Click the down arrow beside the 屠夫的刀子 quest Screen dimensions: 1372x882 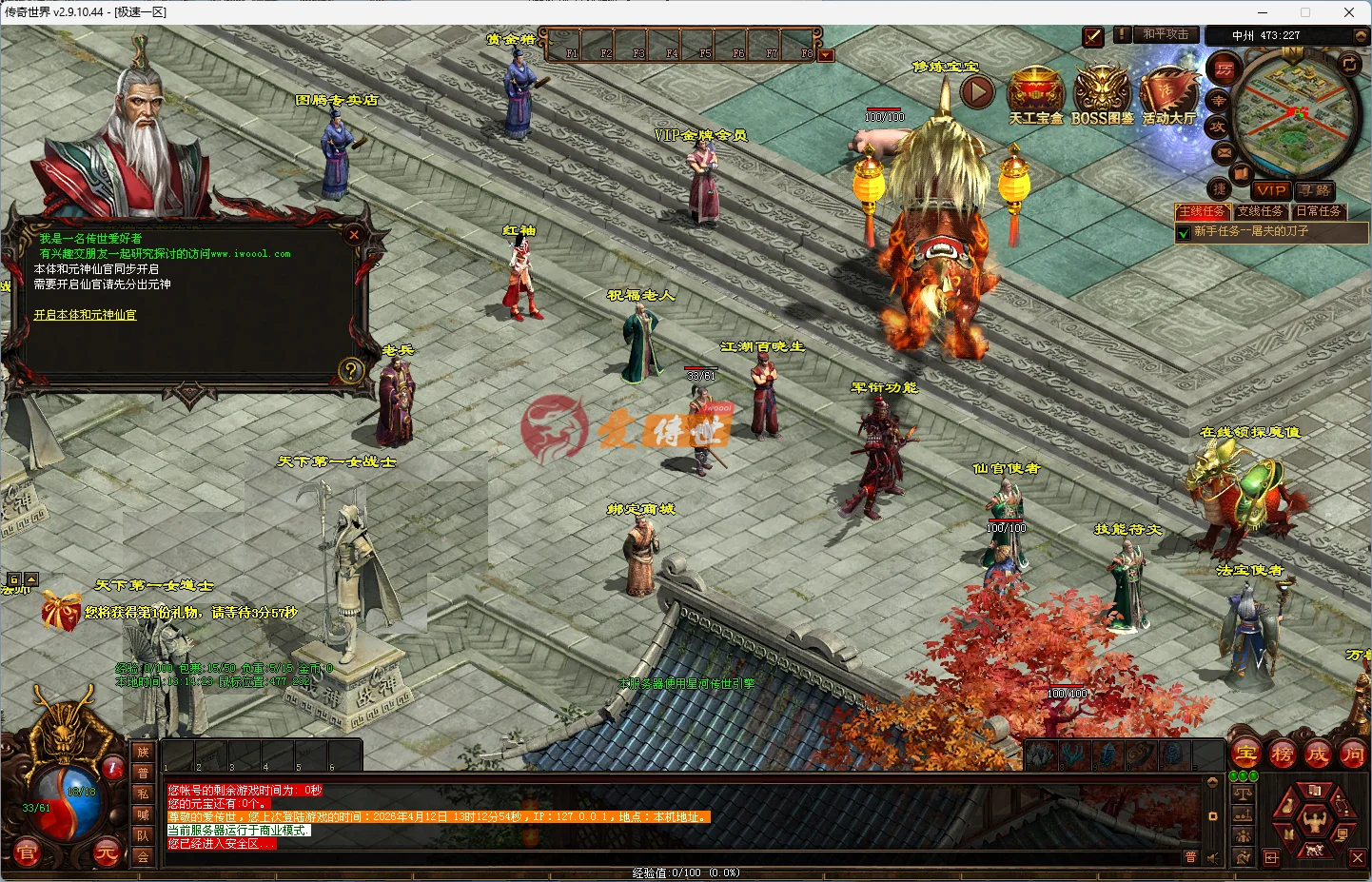[1185, 230]
